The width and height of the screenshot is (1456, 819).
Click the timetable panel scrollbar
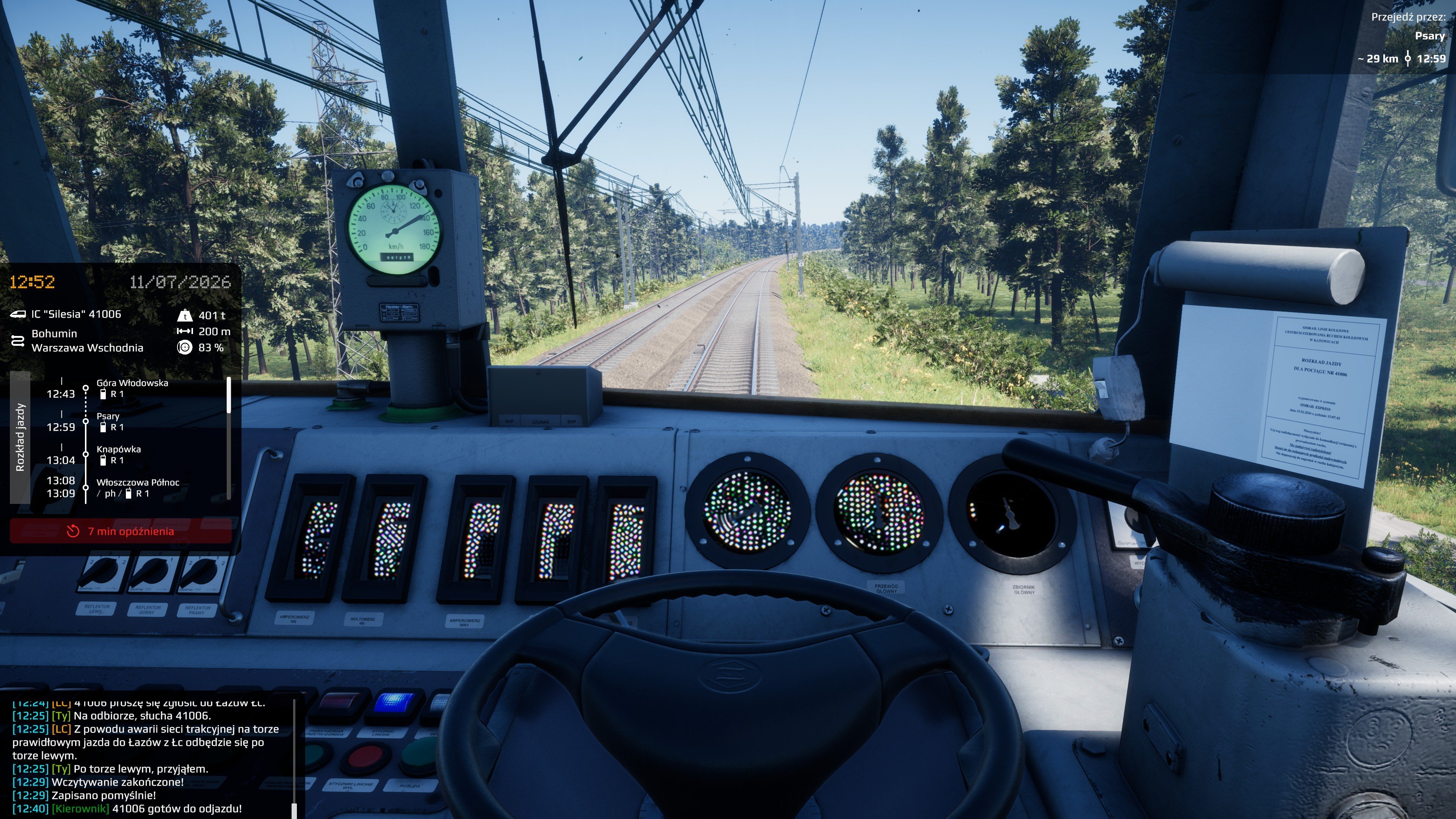click(229, 395)
